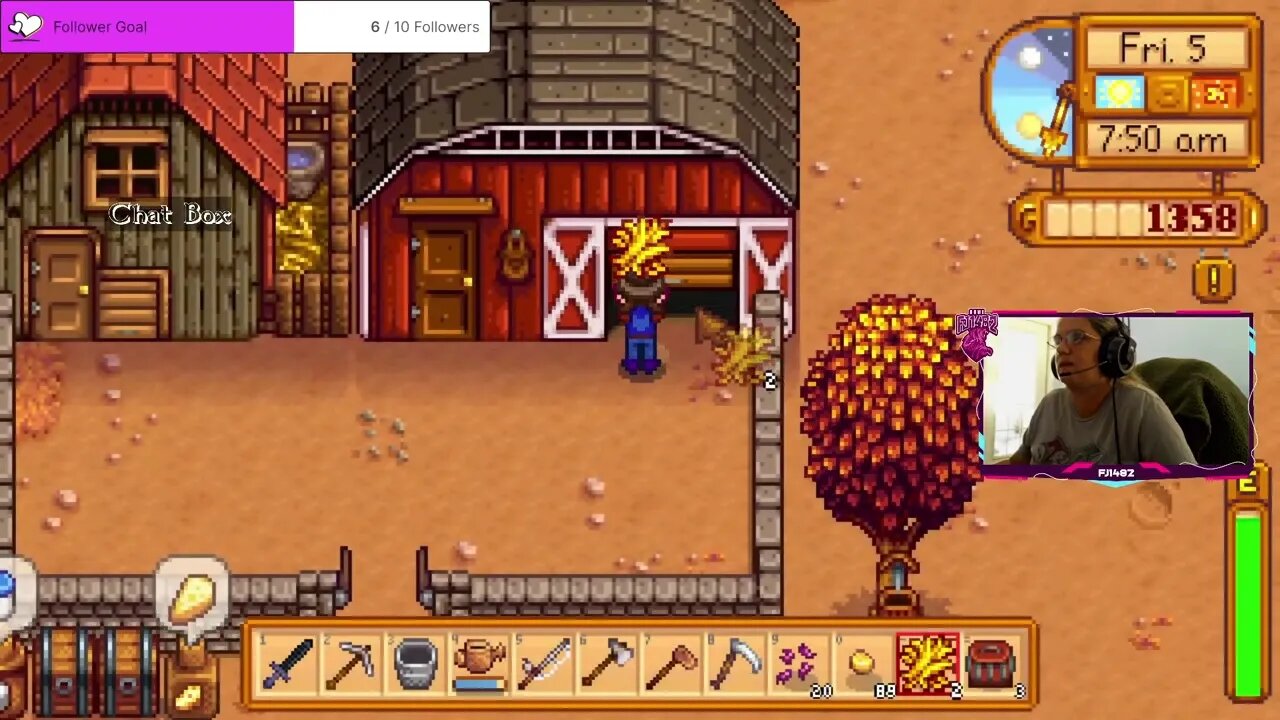Click the sun weather icon in the HUD
The width and height of the screenshot is (1280, 720).
(1118, 93)
